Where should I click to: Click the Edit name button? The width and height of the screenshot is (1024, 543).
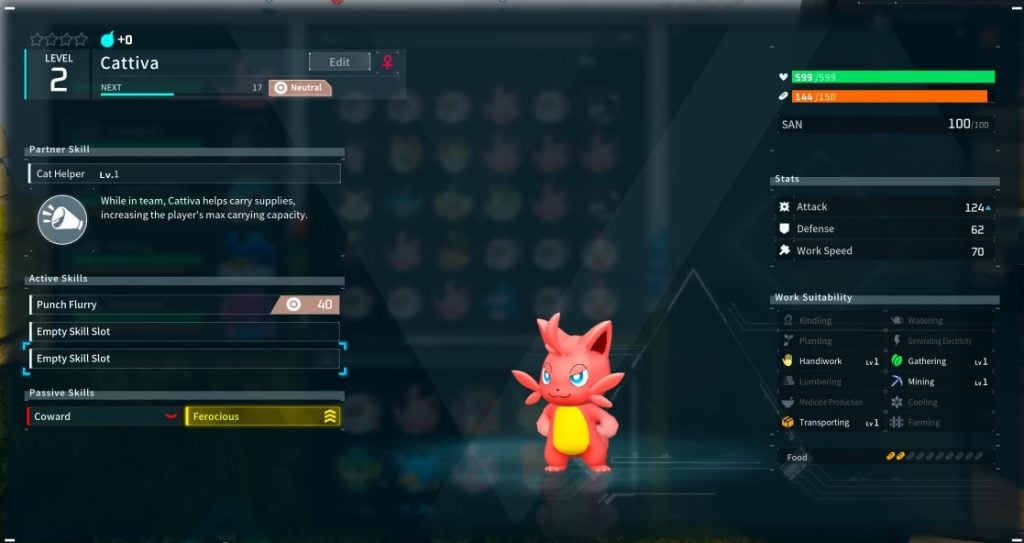pos(339,62)
